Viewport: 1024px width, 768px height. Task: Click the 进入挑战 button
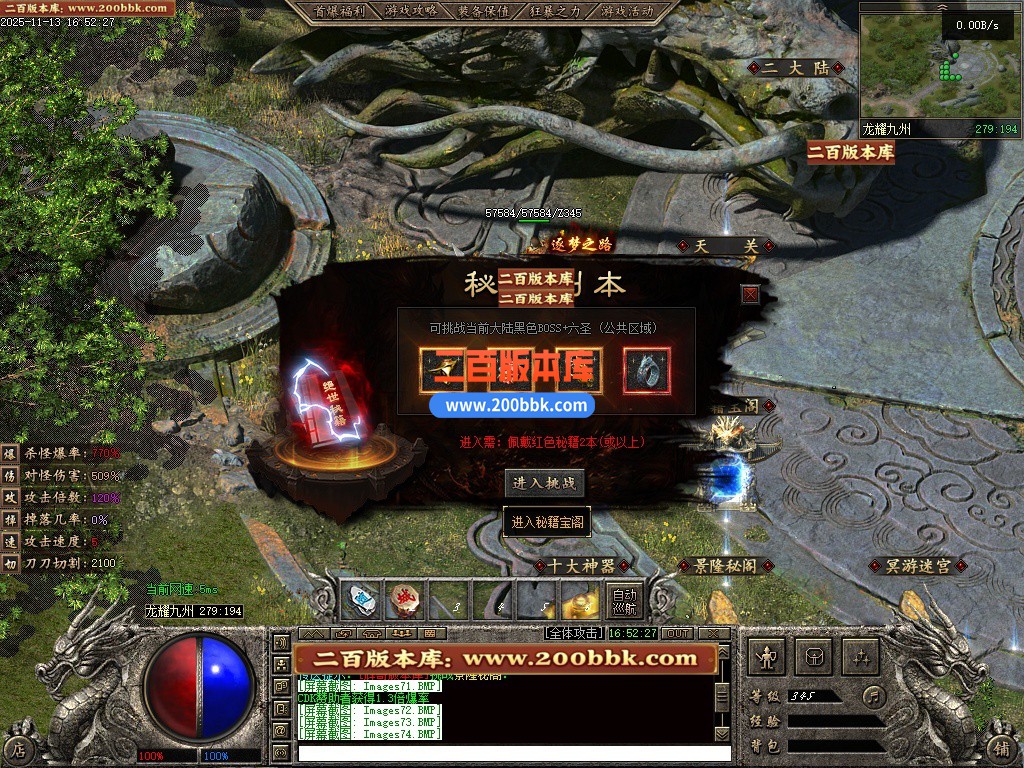(543, 484)
